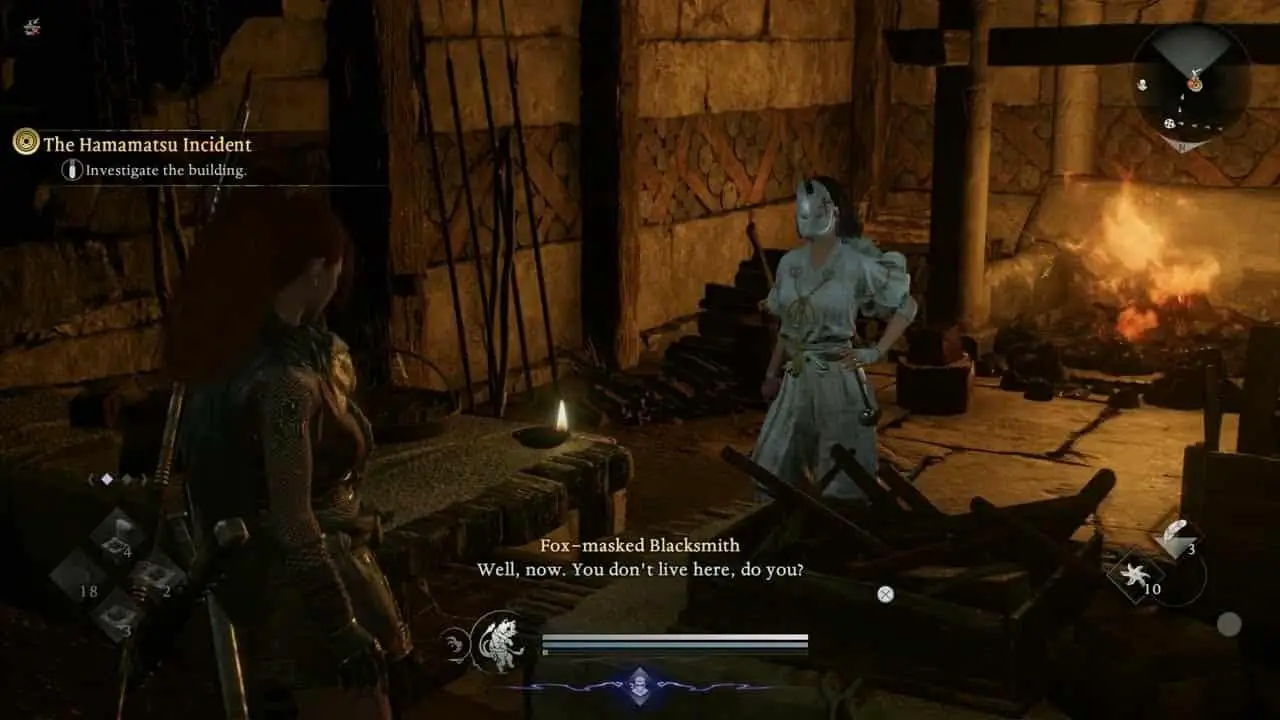Image resolution: width=1280 pixels, height=720 pixels.
Task: Select the shuriken slot with 10 left
Action: point(1136,577)
